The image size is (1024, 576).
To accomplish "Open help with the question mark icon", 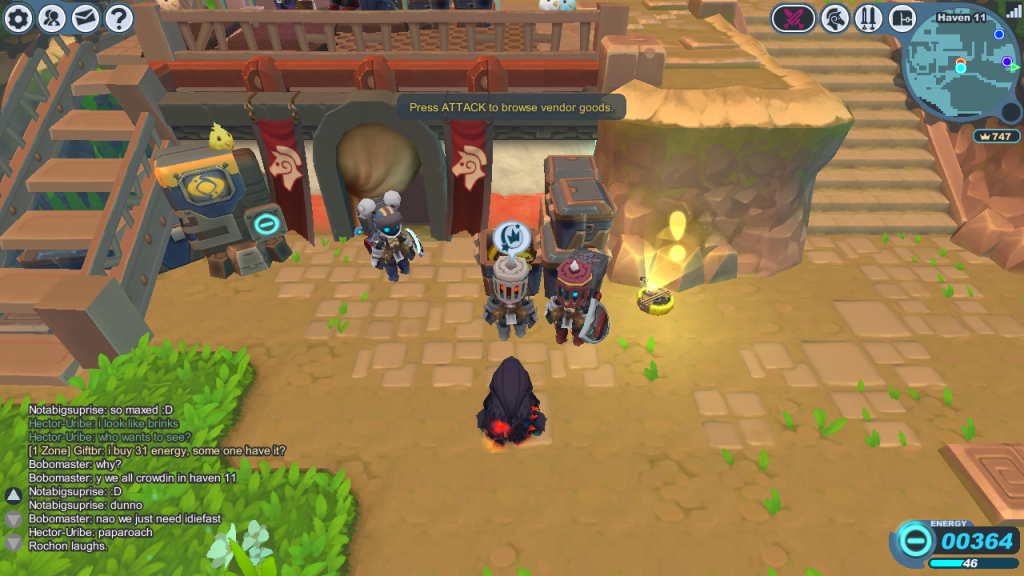I will point(119,17).
